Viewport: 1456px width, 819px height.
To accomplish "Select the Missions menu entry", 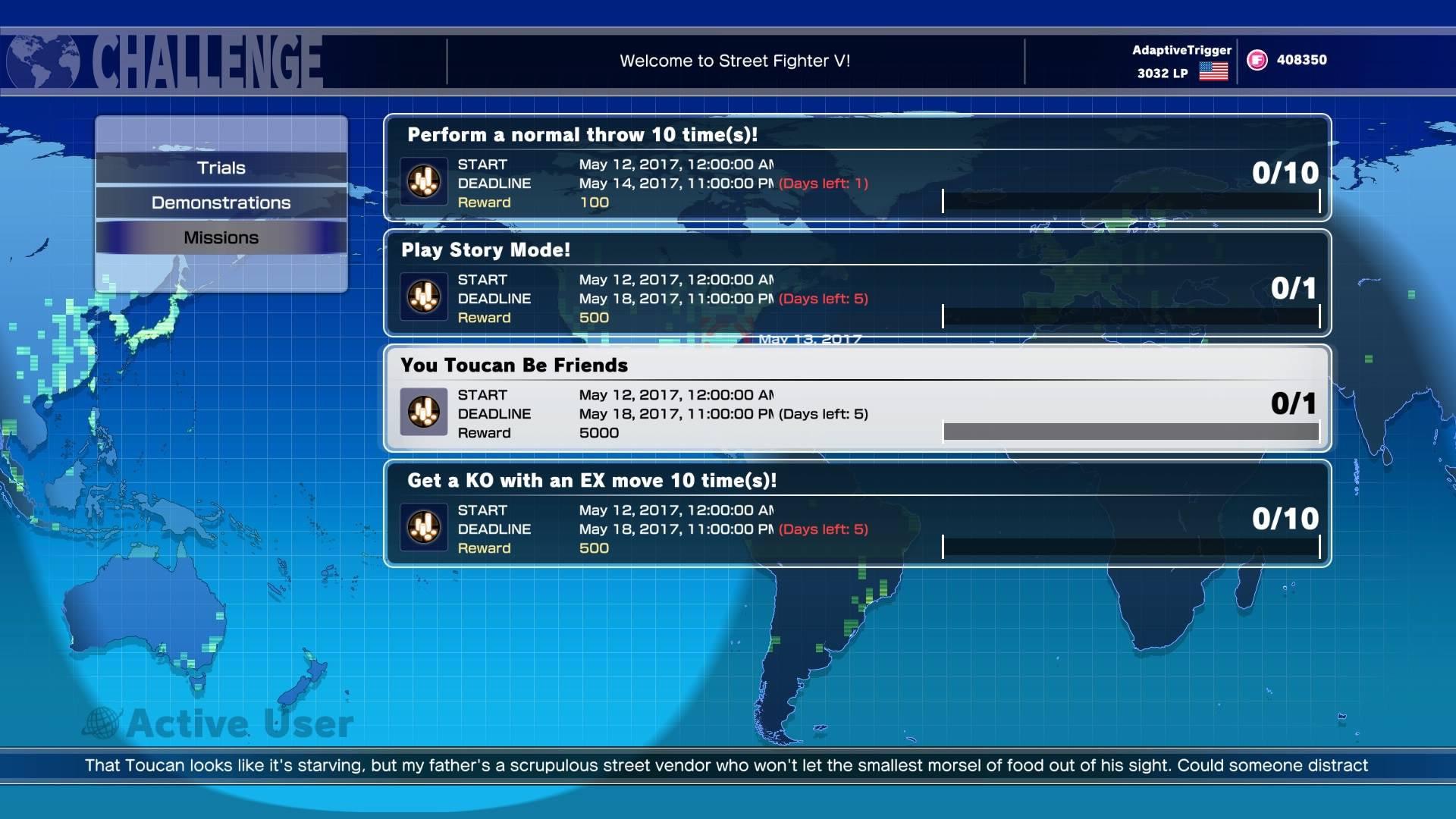I will pyautogui.click(x=221, y=237).
